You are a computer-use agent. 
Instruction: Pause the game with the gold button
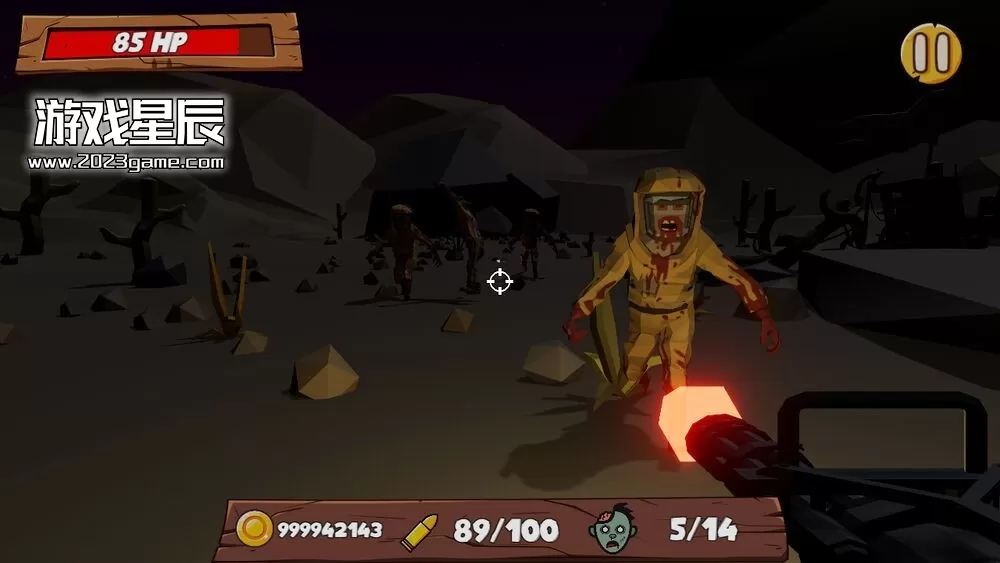(x=931, y=53)
